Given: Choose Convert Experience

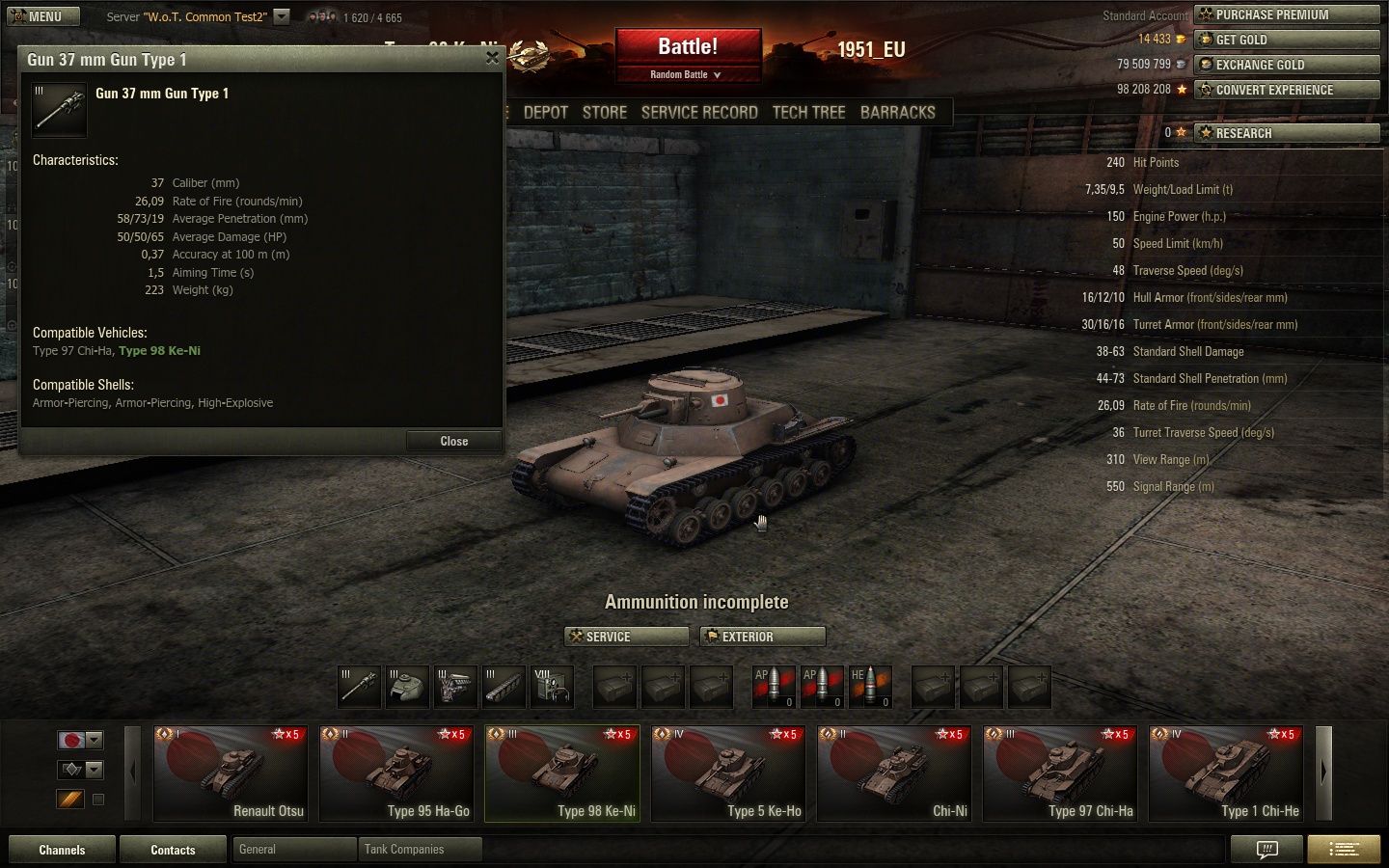Looking at the screenshot, I should [x=1286, y=90].
